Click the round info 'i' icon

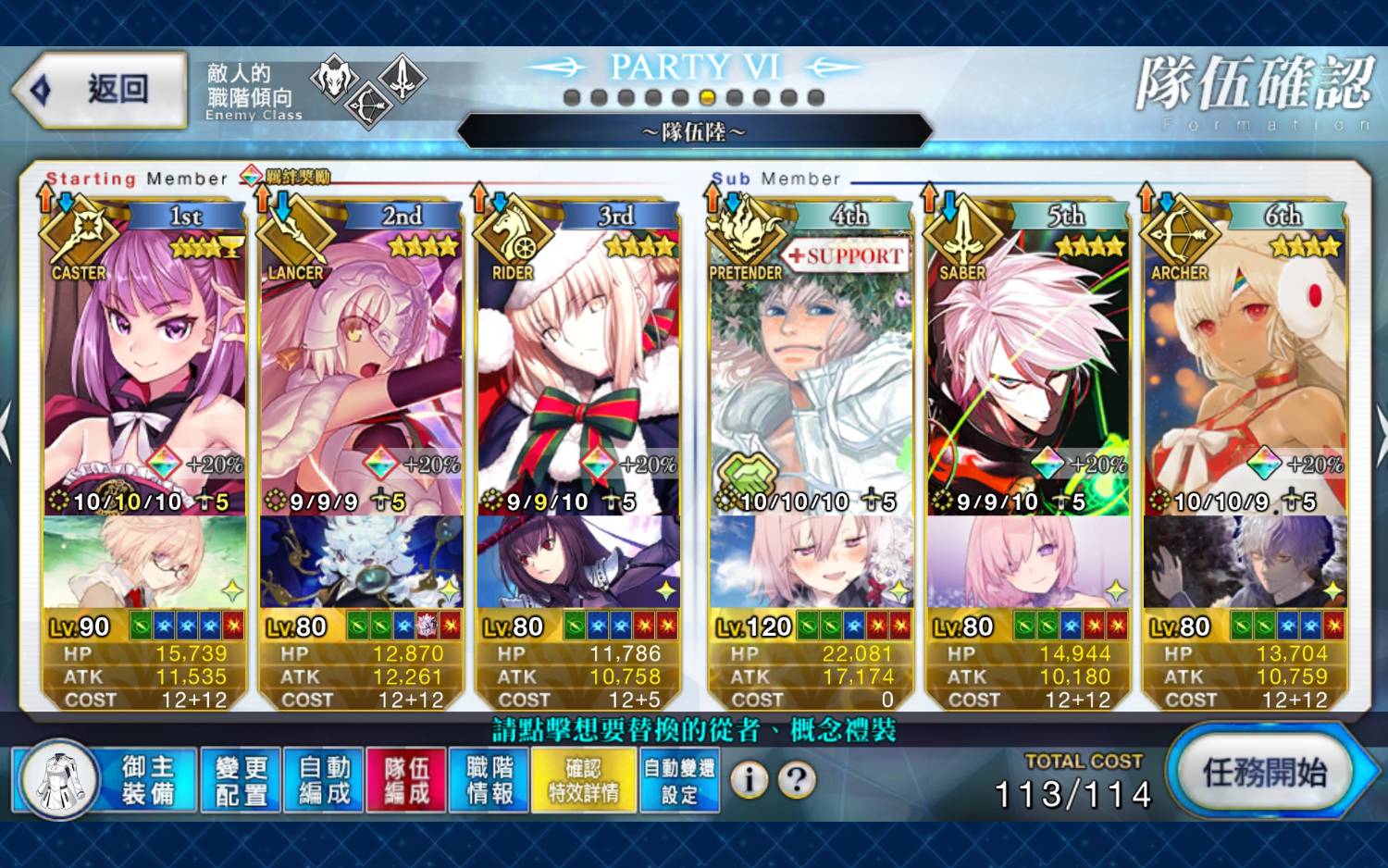point(749,780)
